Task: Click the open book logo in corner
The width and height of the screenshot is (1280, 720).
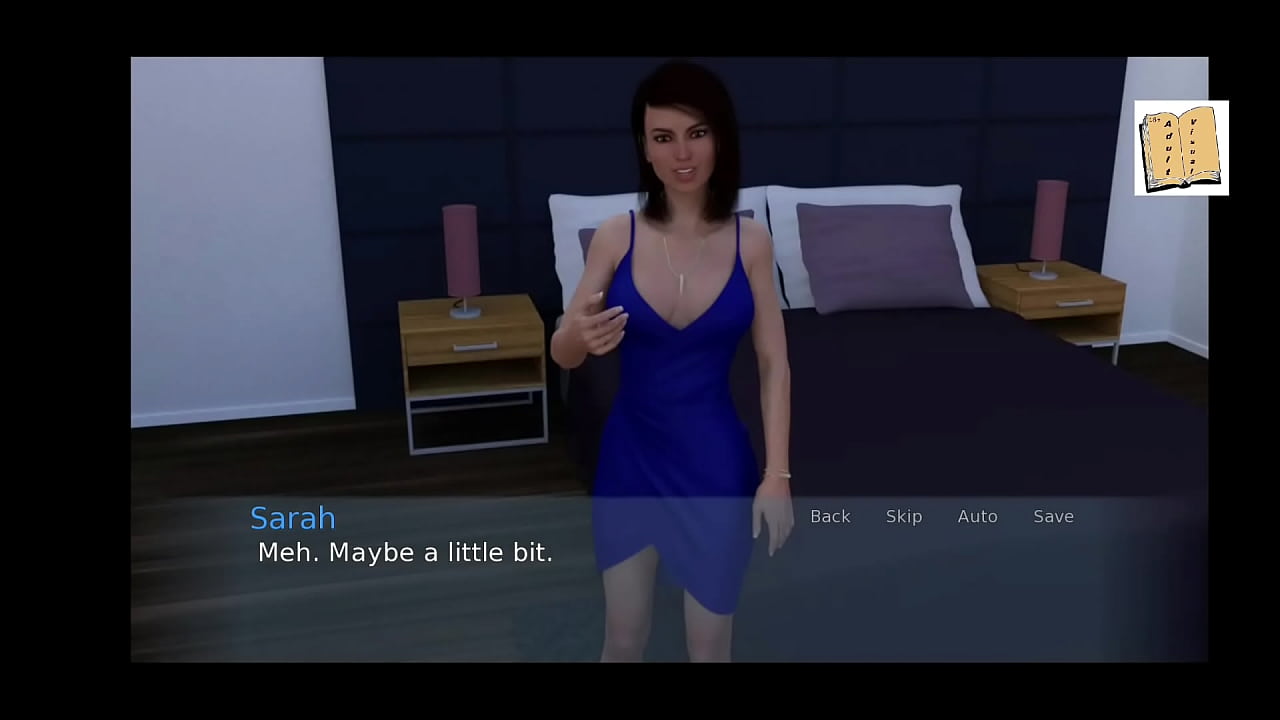Action: (1181, 148)
